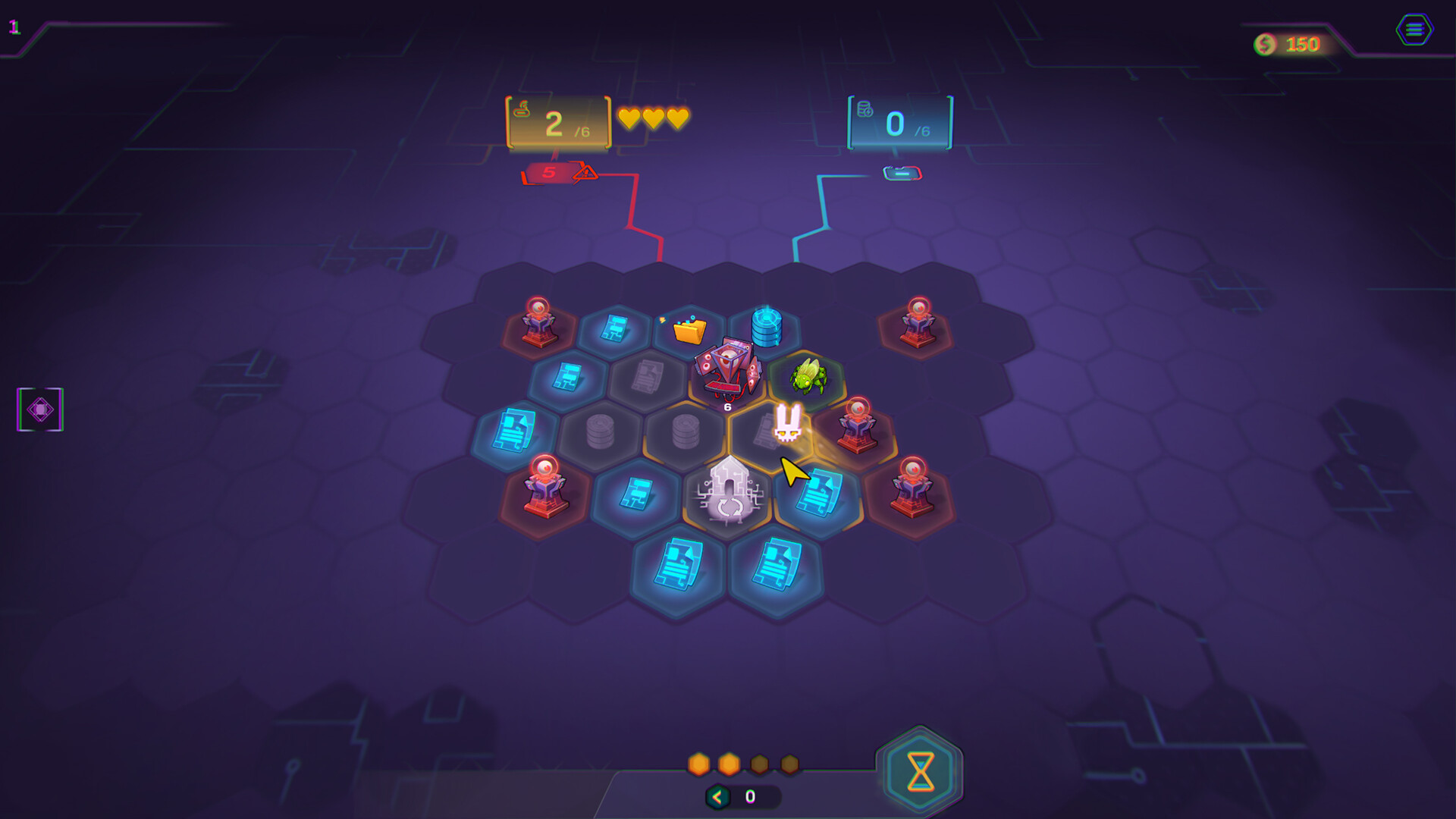The height and width of the screenshot is (819, 1456).
Task: Click the yellow counter panel showing 2/6
Action: 556,122
